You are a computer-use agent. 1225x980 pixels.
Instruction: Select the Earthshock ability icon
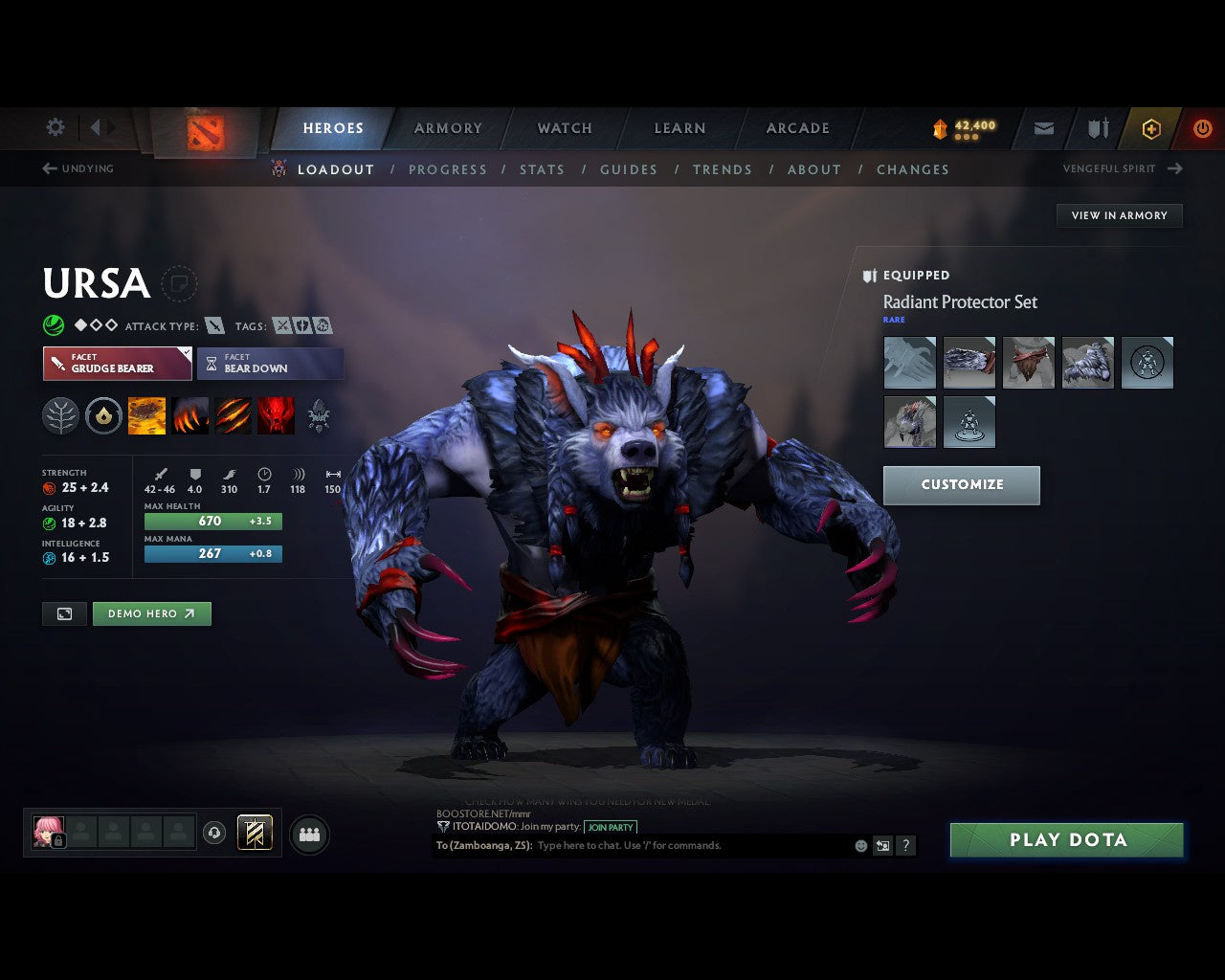146,414
